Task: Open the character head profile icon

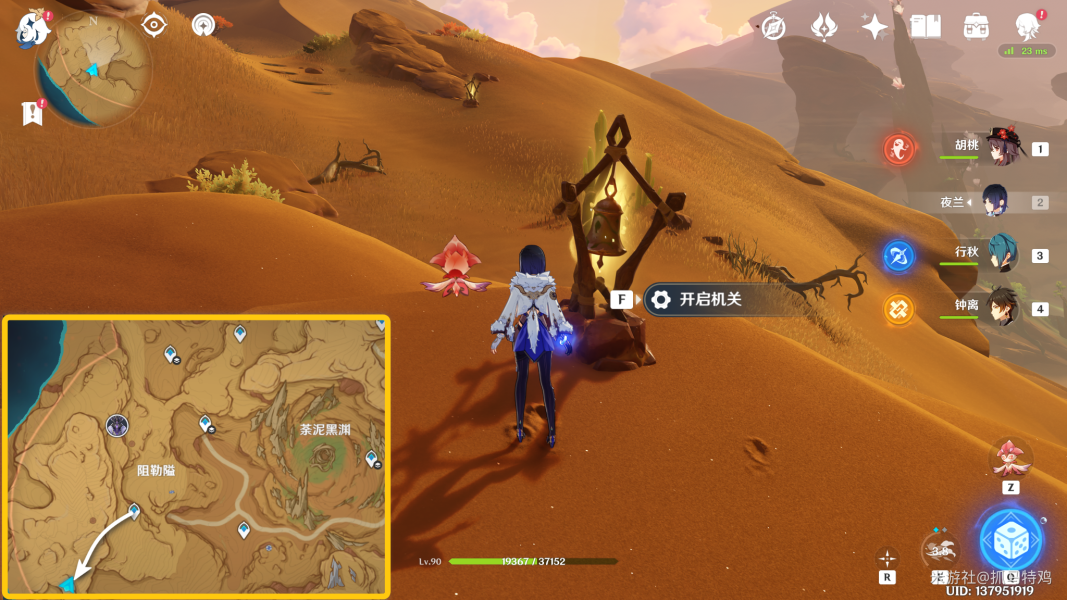Action: 1027,26
